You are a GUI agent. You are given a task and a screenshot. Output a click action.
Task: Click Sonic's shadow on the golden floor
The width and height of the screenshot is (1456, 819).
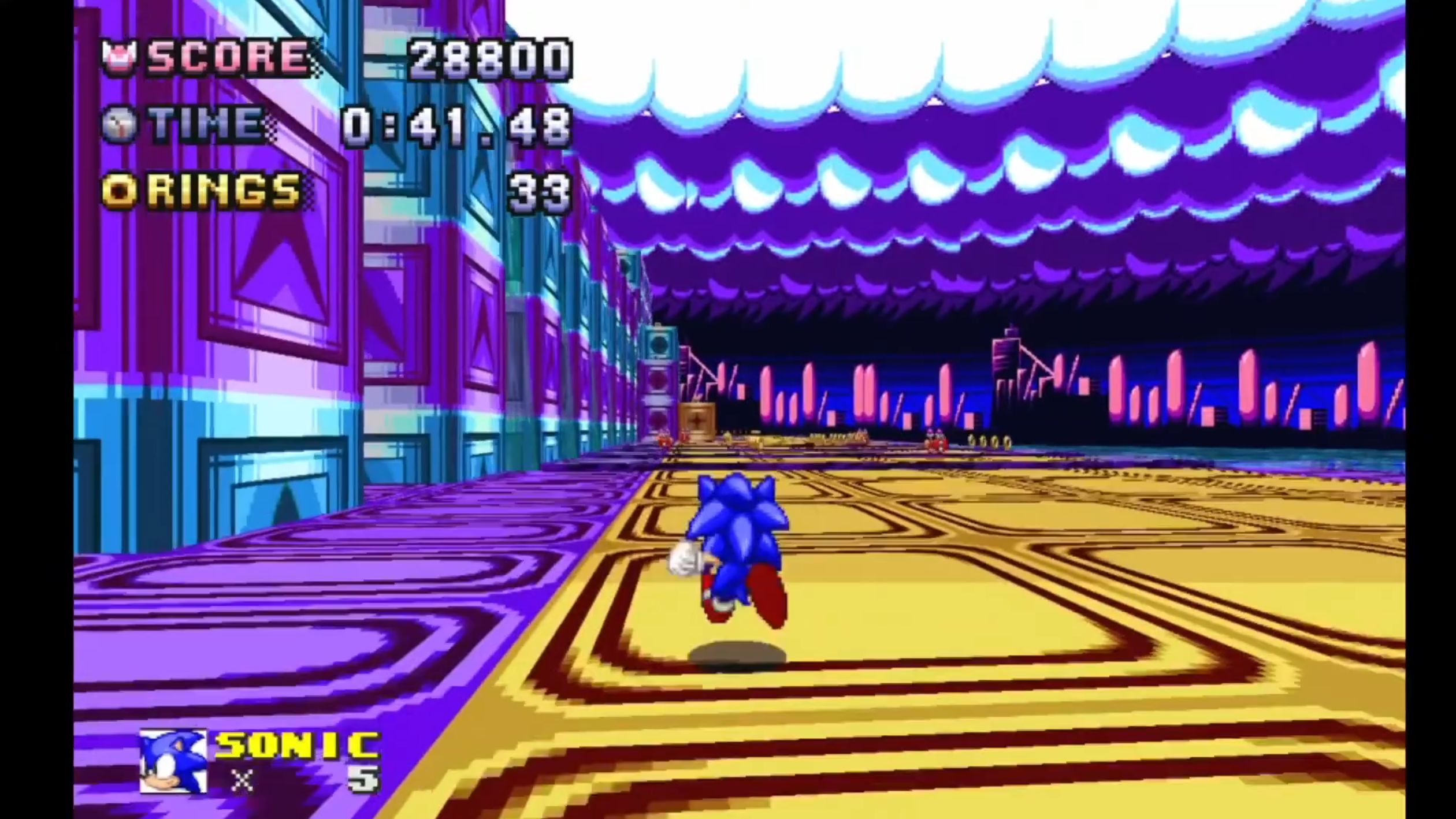[738, 653]
